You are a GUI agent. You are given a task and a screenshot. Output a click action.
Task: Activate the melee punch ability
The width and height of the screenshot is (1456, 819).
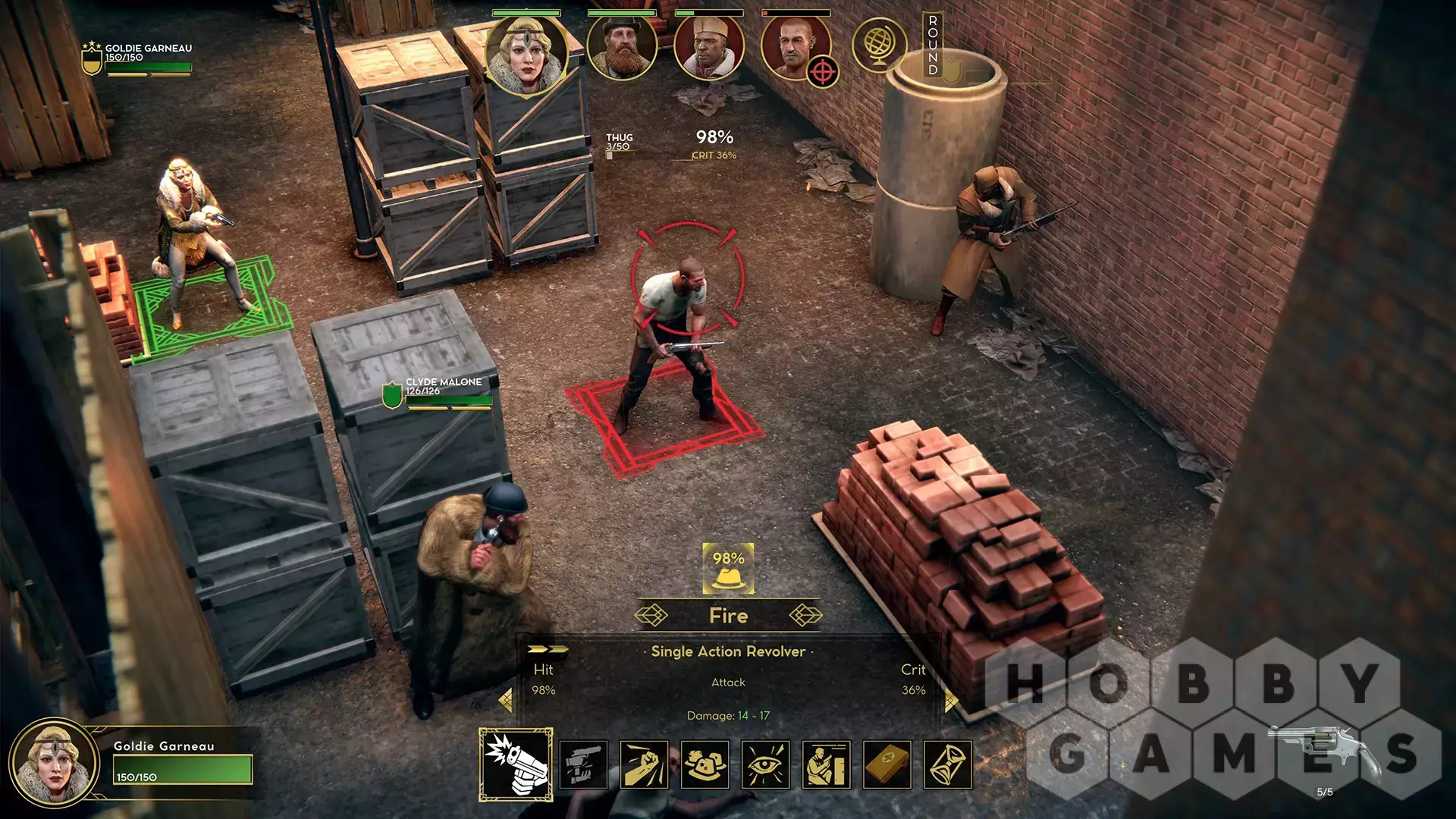point(644,764)
